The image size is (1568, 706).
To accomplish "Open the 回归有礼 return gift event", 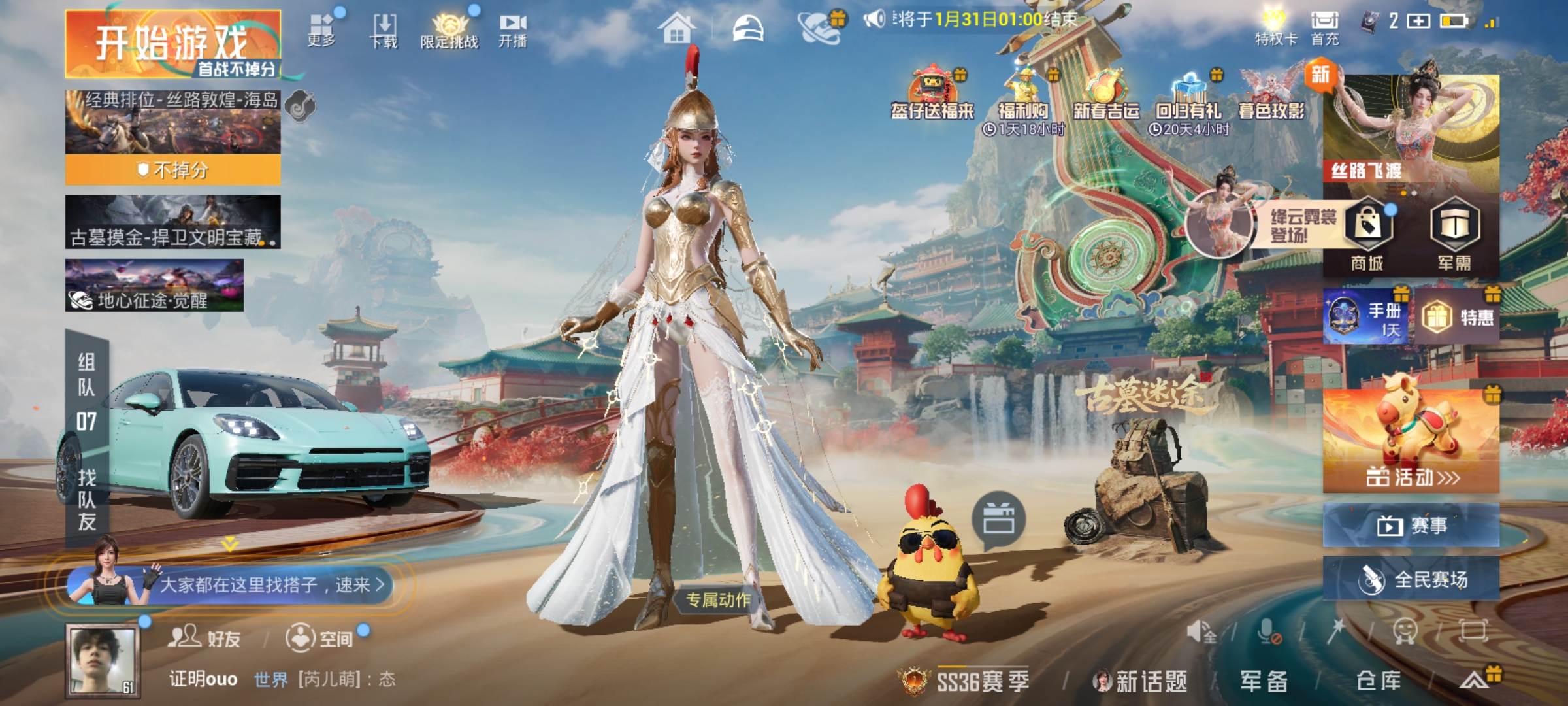I will point(1189,105).
